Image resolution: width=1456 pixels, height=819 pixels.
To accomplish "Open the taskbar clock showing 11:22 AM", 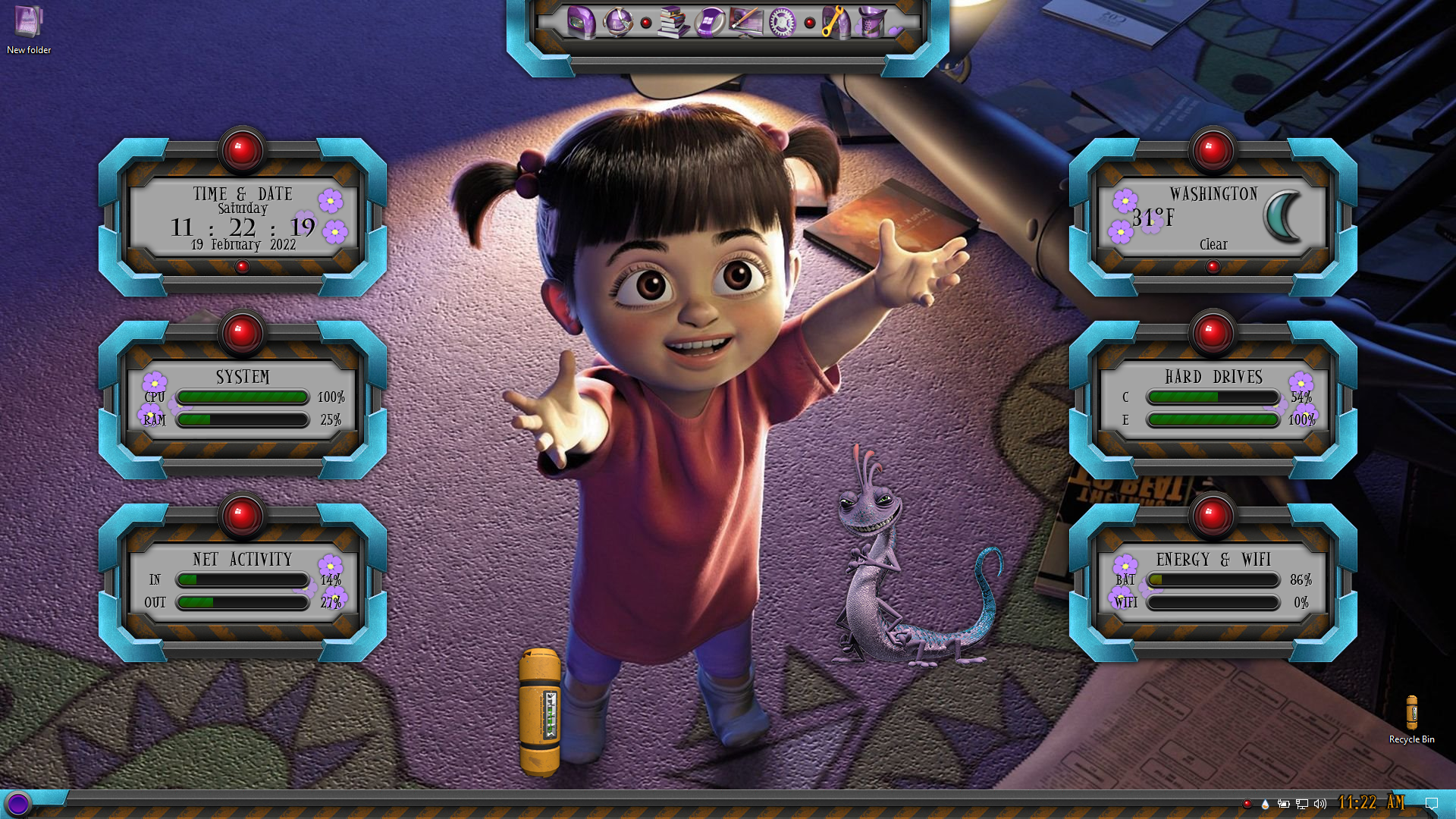I will click(x=1371, y=802).
